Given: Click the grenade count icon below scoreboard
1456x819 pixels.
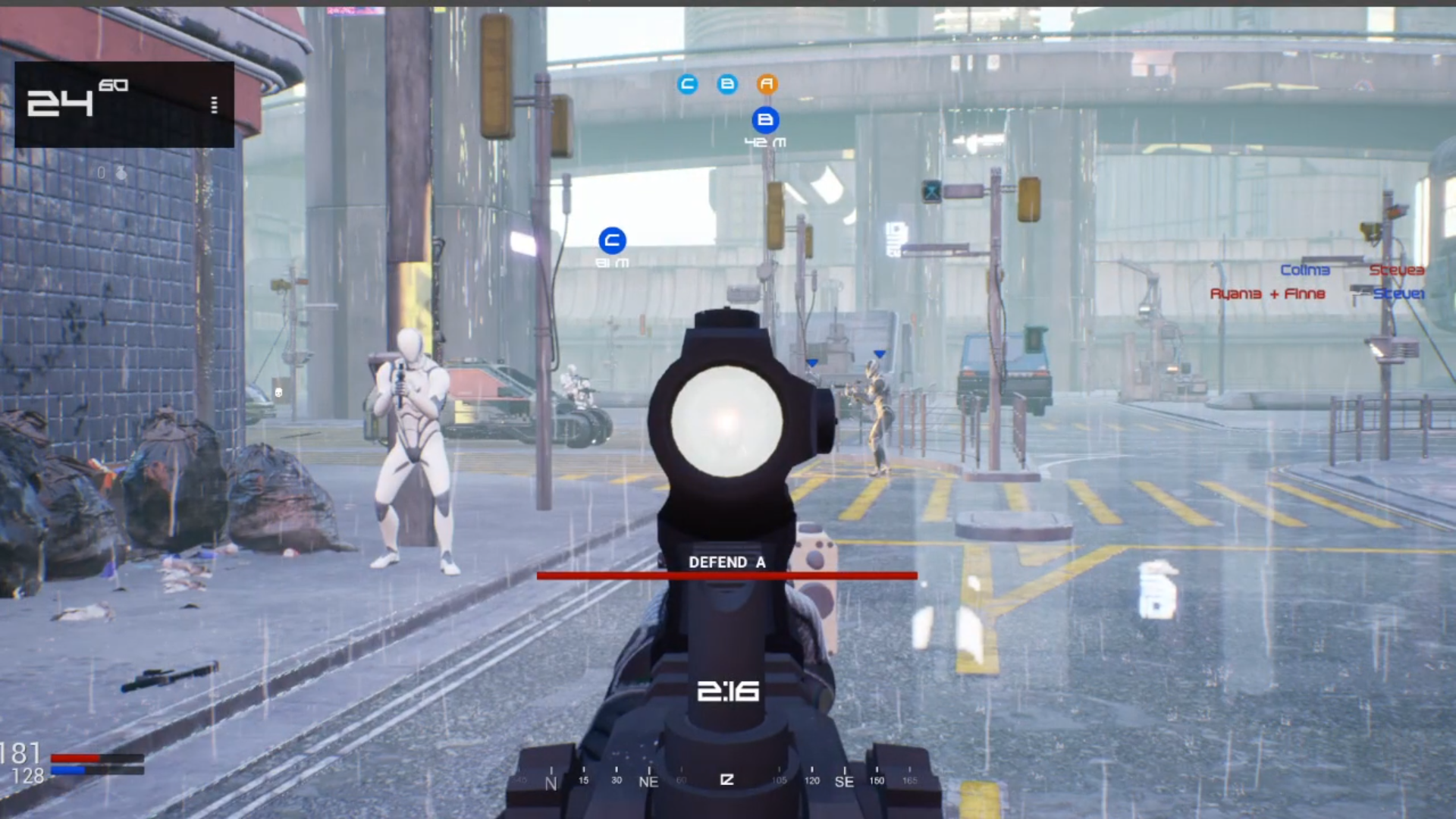Looking at the screenshot, I should (x=121, y=174).
